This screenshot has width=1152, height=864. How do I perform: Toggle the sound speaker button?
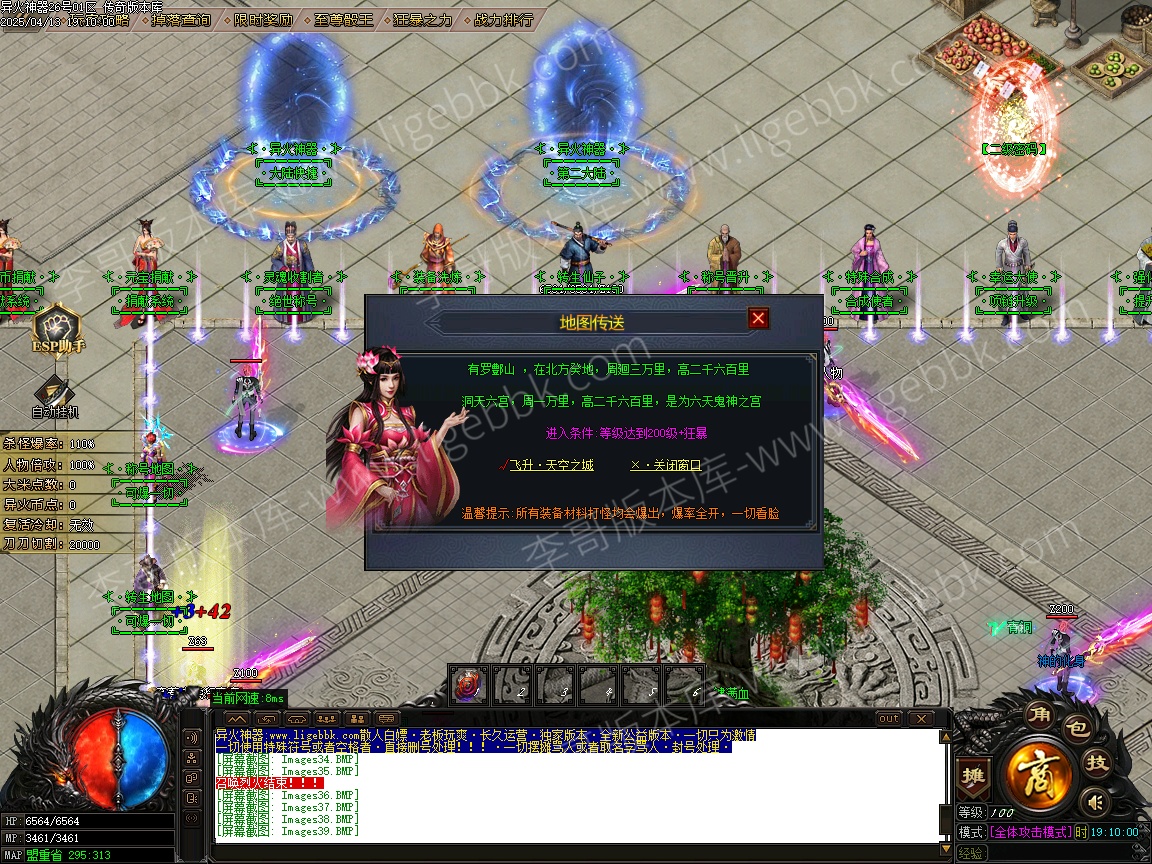pos(1097,801)
